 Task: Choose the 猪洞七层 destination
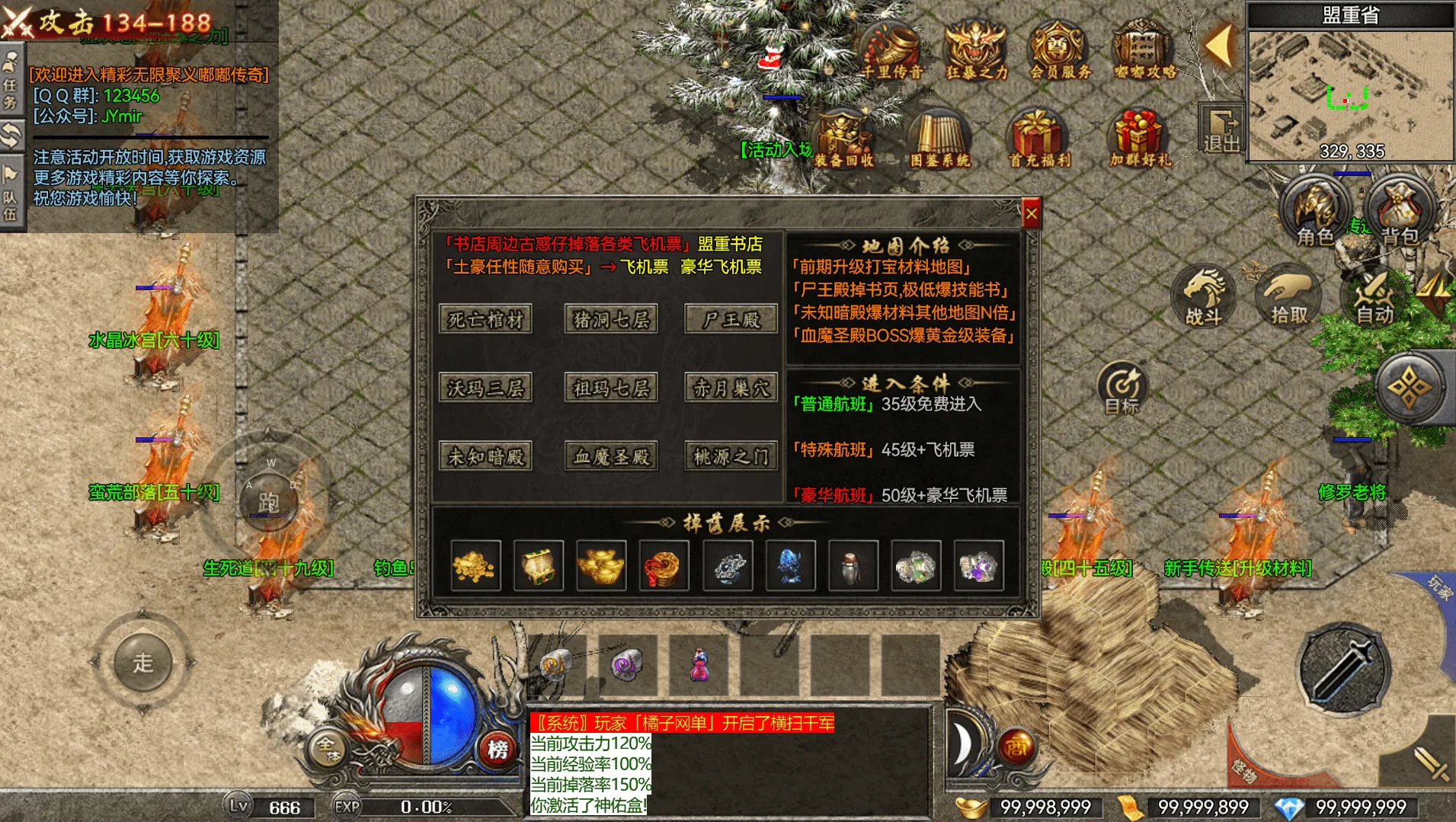pyautogui.click(x=611, y=319)
